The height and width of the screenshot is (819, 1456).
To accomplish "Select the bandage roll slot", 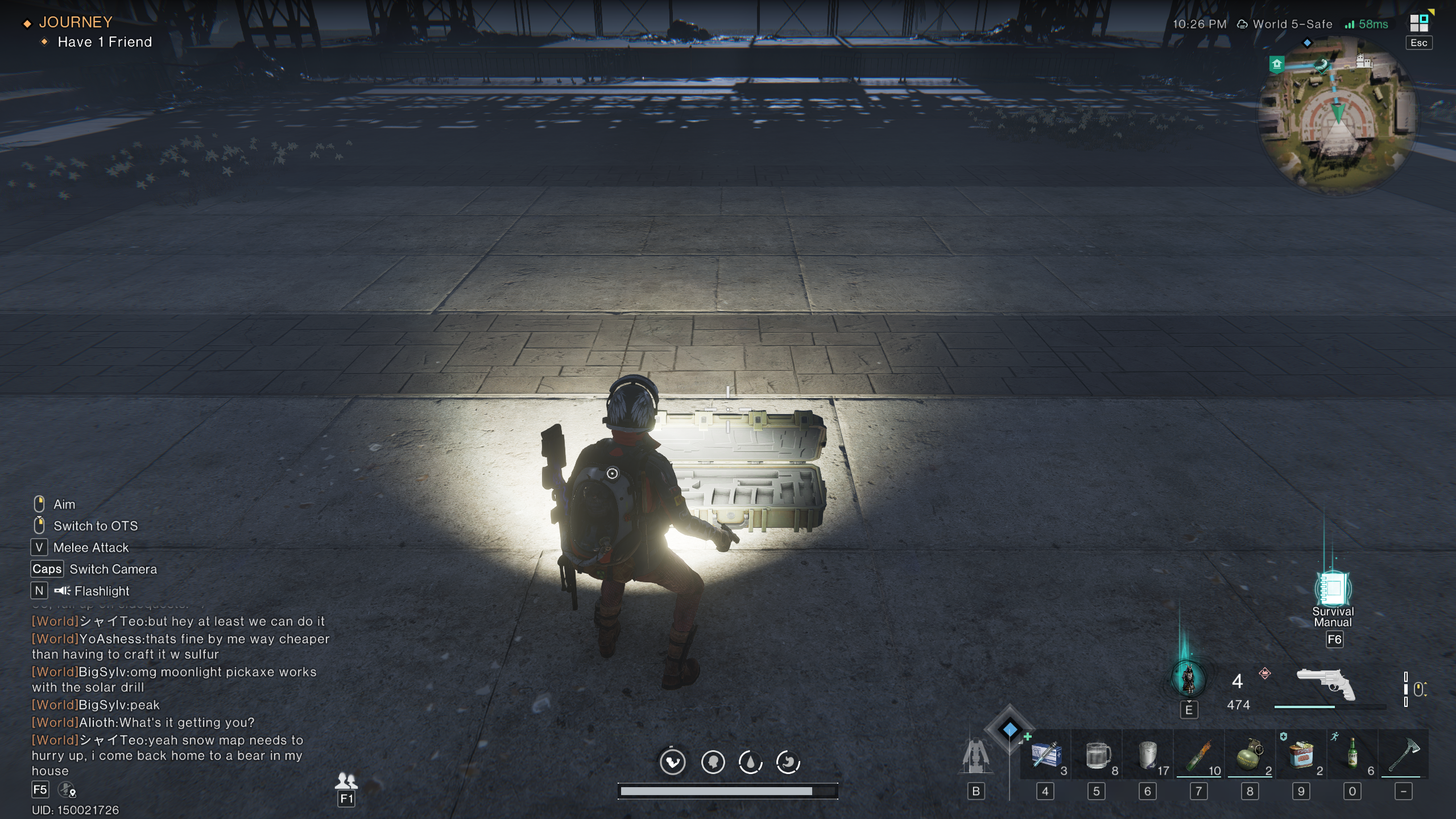I will pos(1148,755).
